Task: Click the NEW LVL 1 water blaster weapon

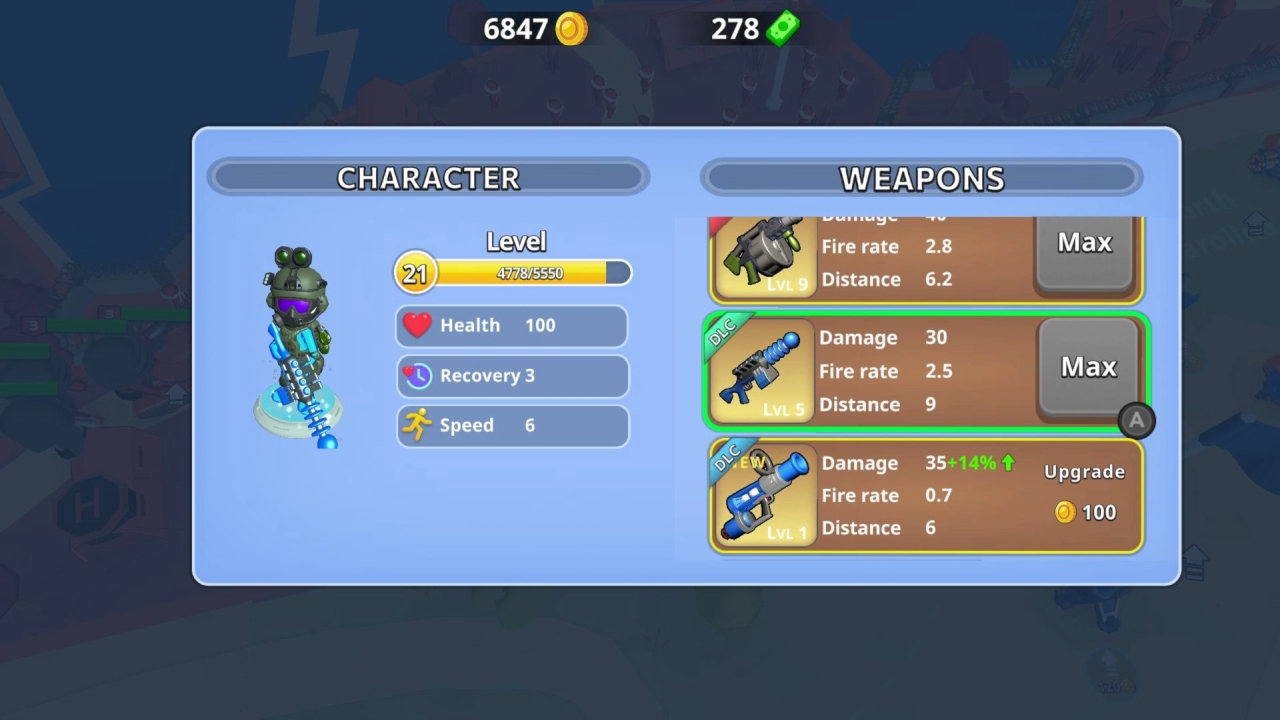Action: tap(764, 493)
